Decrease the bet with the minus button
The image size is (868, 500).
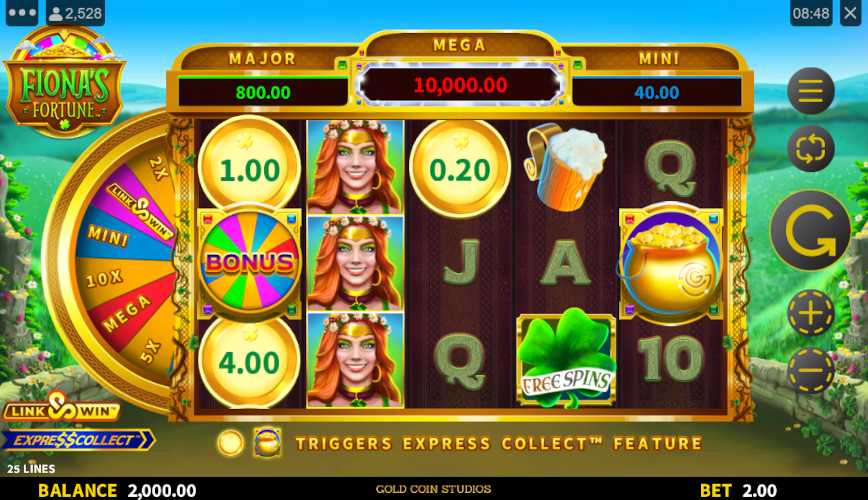tap(810, 371)
